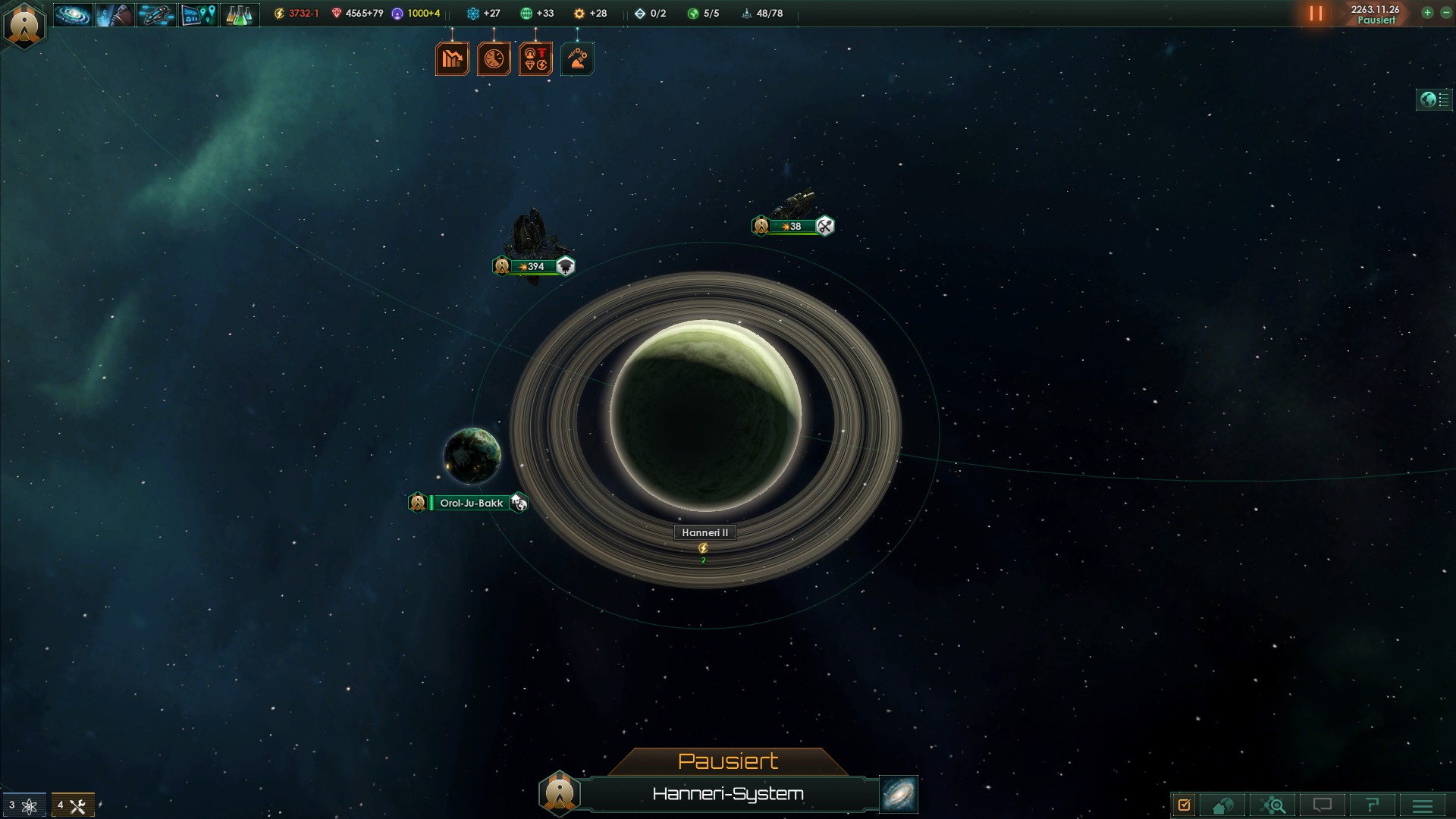The image size is (1456, 819).
Task: Open the hooded figures top-bar tab
Action: pyautogui.click(x=115, y=14)
